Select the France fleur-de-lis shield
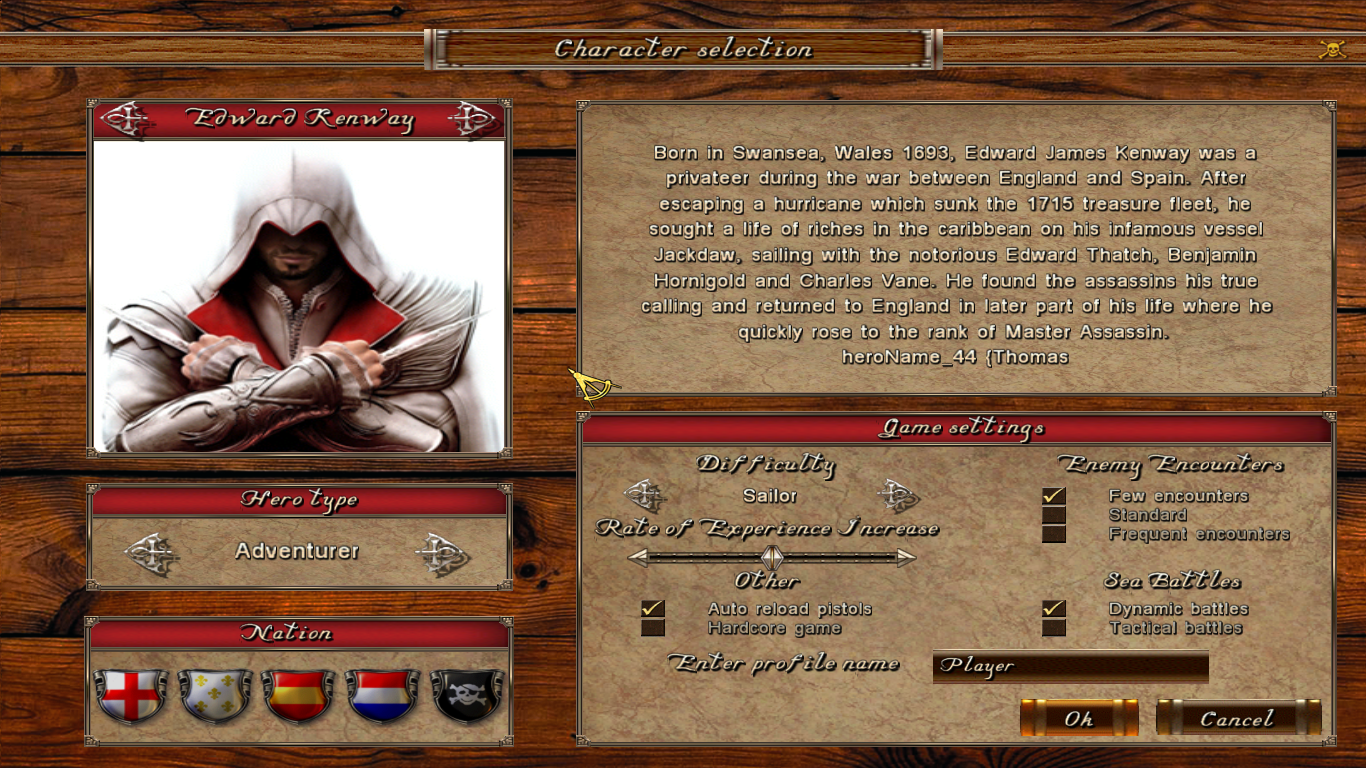The width and height of the screenshot is (1366, 768). (214, 695)
